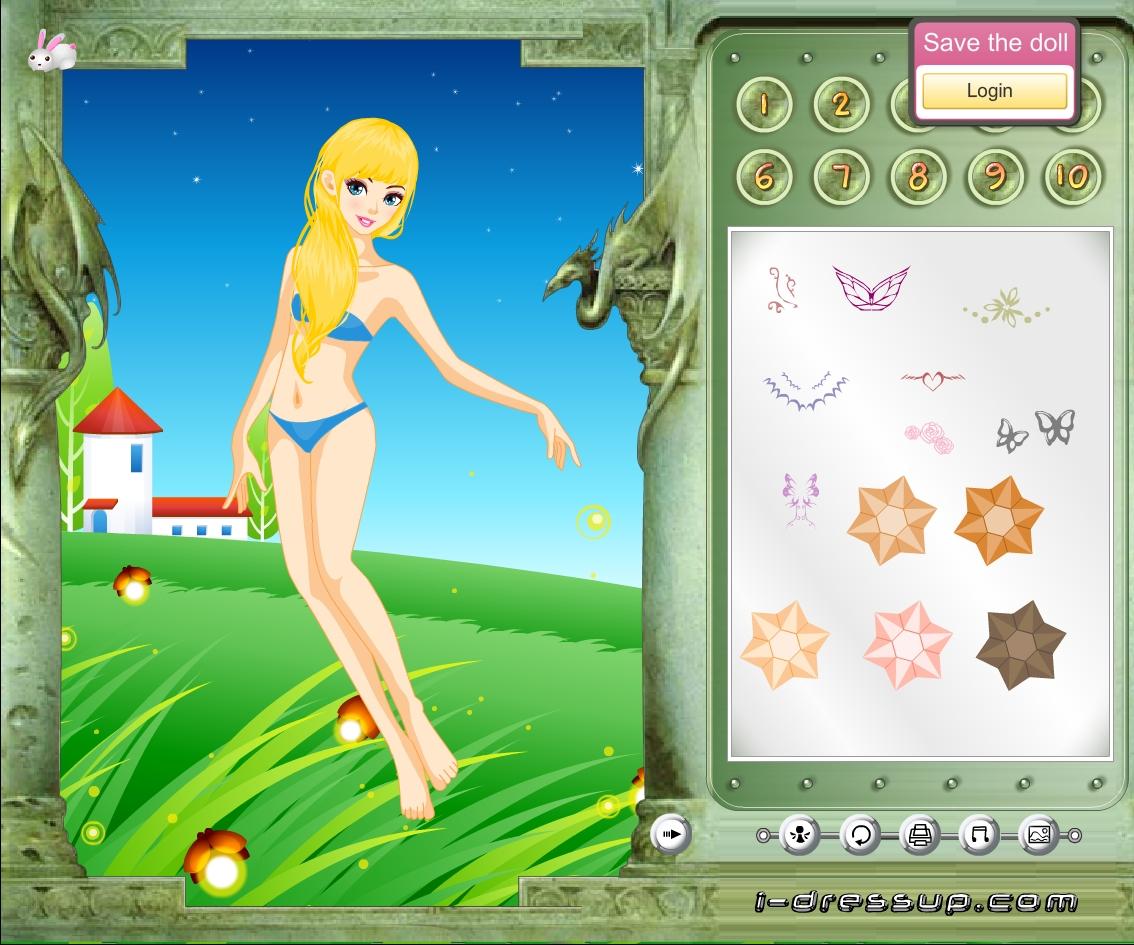Choose the magenta butterfly wings tattoo

pos(871,287)
